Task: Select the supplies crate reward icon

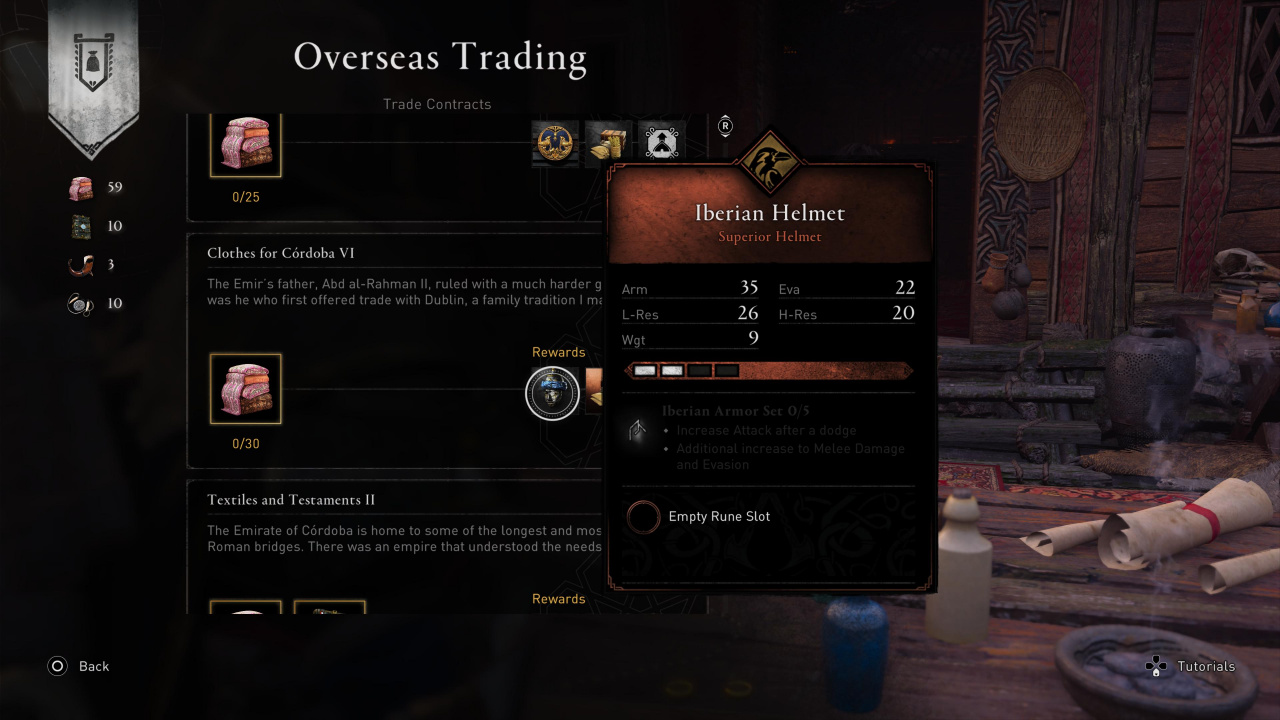Action: (x=607, y=143)
